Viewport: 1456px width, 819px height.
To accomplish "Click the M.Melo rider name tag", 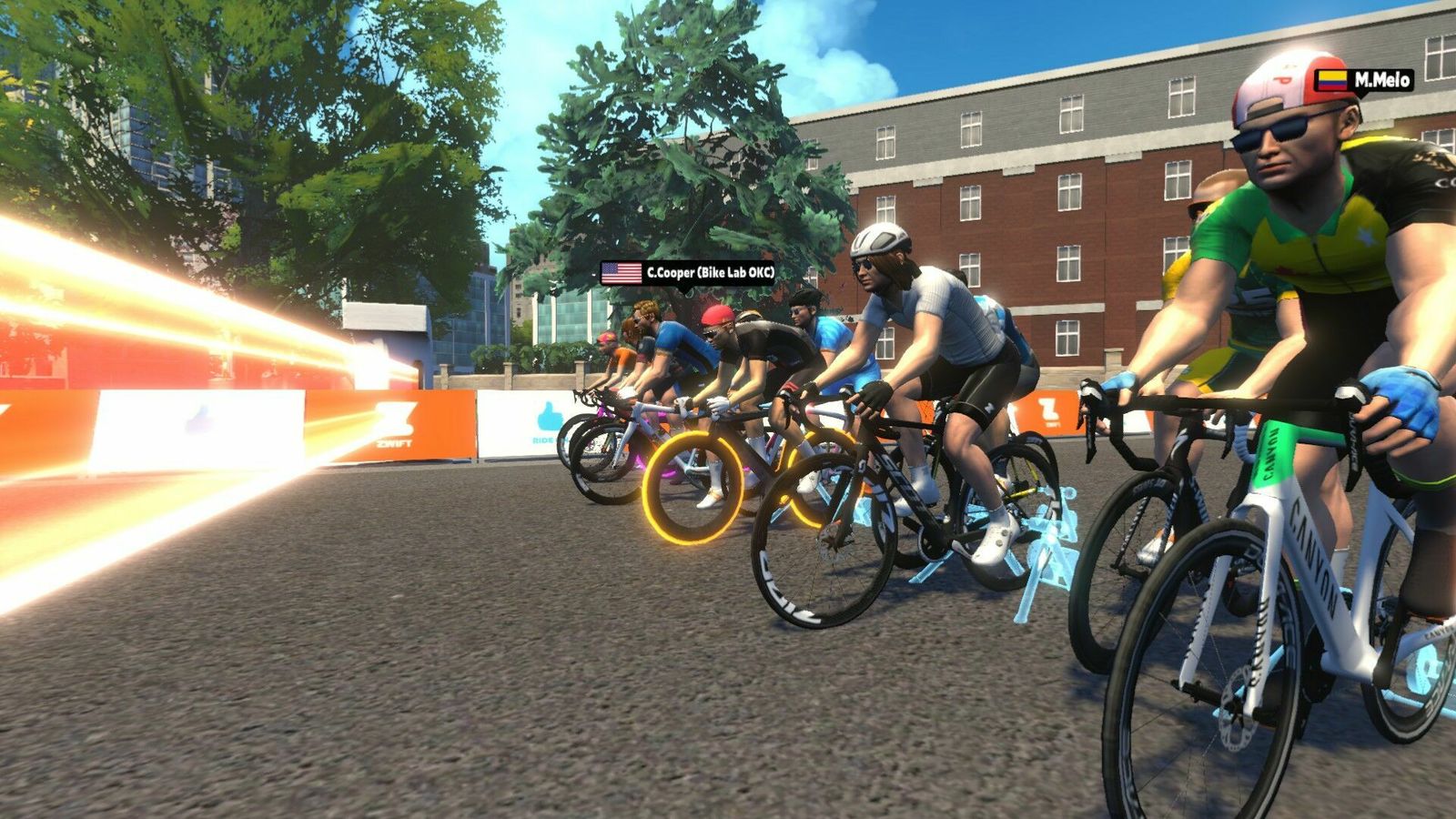I will [x=1364, y=80].
